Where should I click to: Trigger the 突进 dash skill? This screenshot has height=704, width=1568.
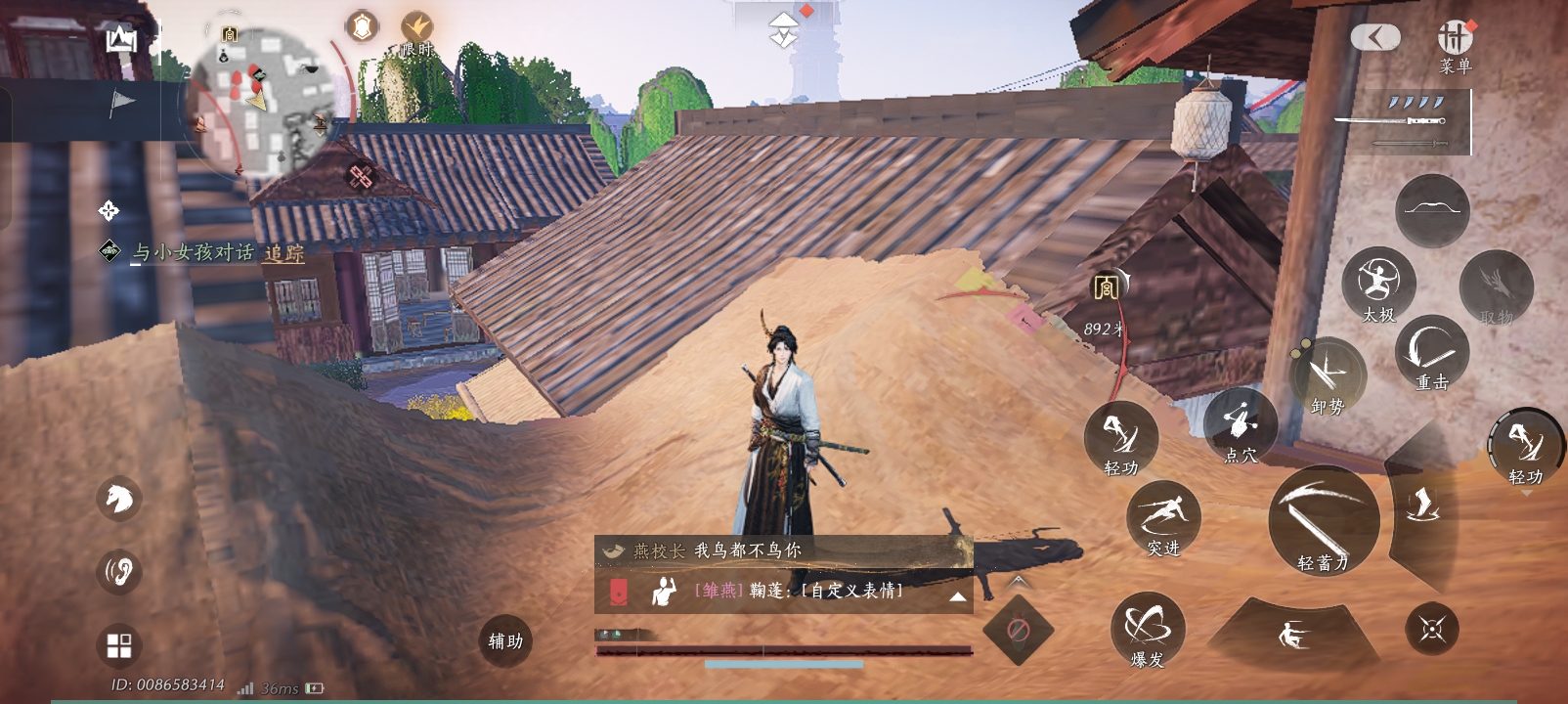(x=1163, y=516)
